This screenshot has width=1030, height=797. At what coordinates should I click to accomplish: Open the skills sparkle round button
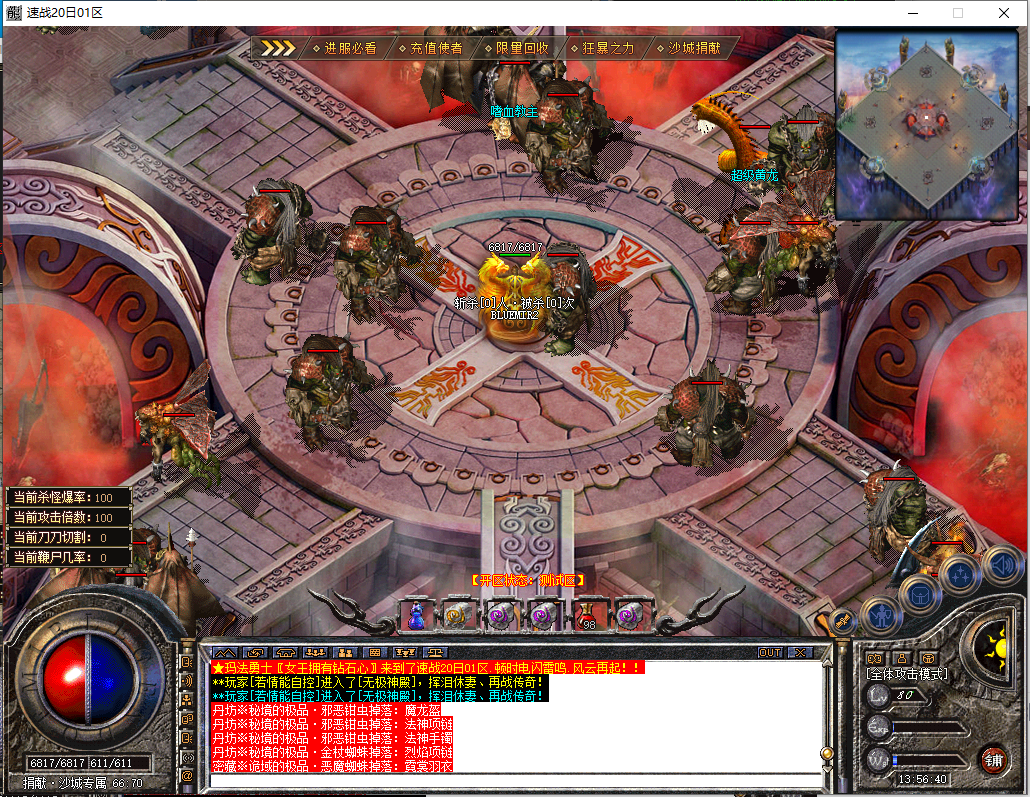pyautogui.click(x=960, y=576)
